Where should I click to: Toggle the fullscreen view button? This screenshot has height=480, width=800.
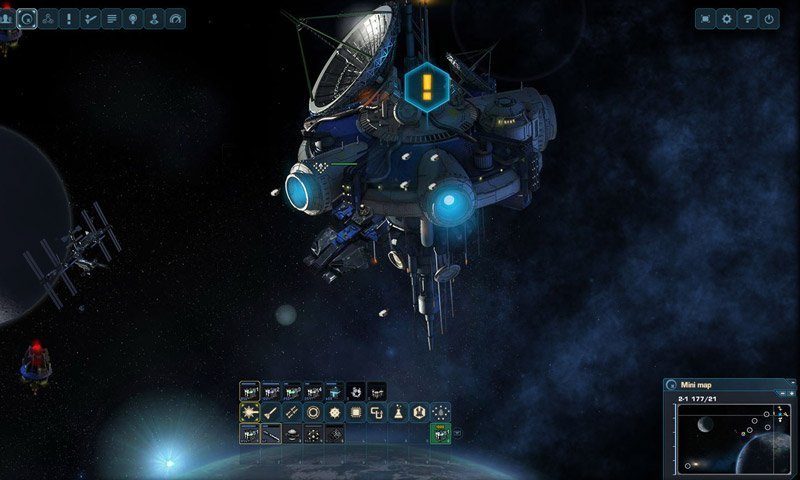click(x=706, y=18)
